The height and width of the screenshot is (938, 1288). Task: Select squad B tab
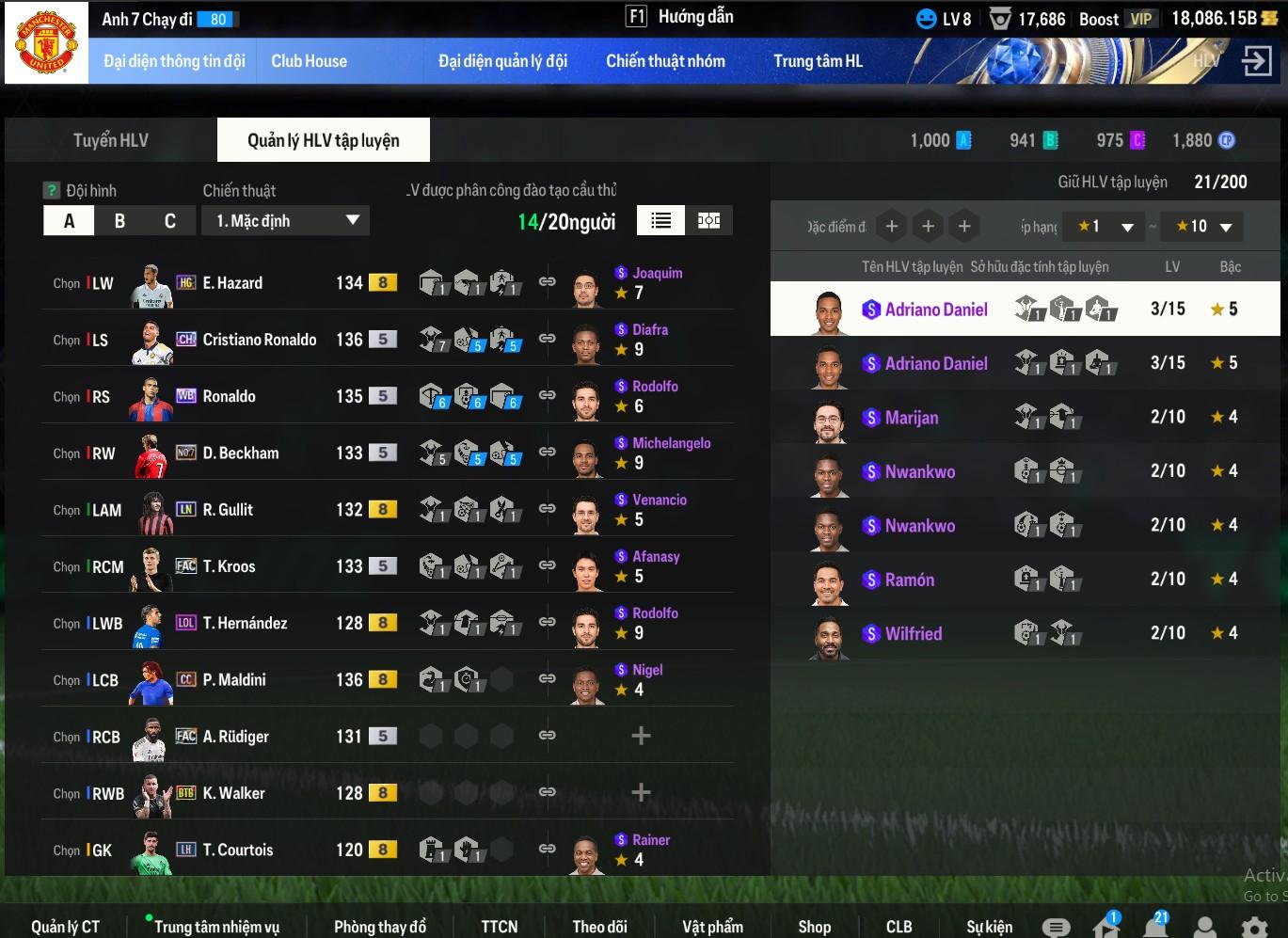pyautogui.click(x=119, y=221)
